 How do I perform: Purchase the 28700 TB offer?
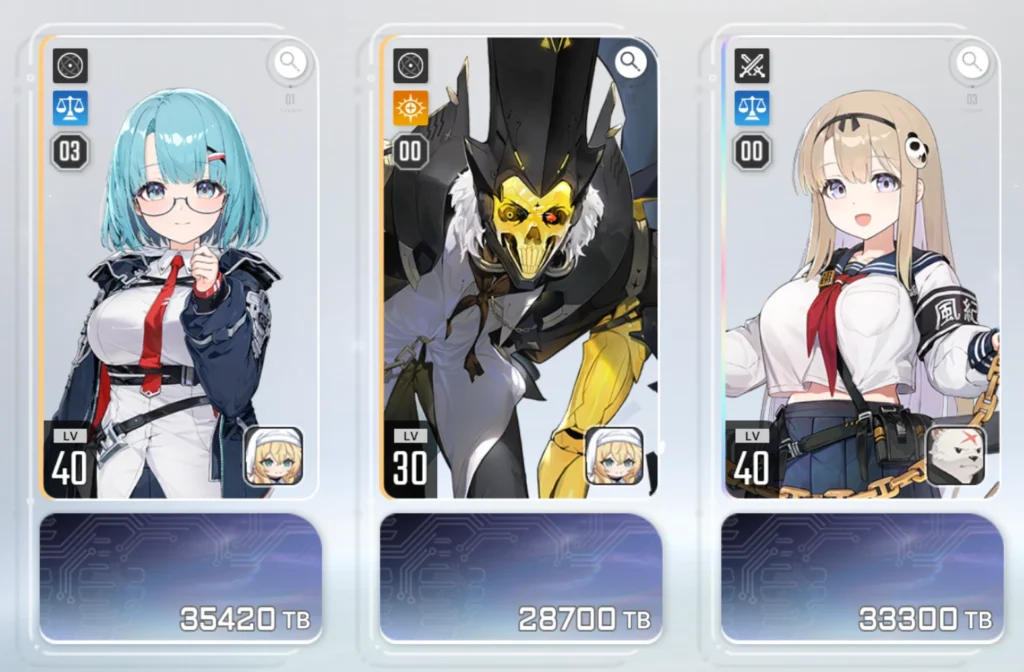520,577
